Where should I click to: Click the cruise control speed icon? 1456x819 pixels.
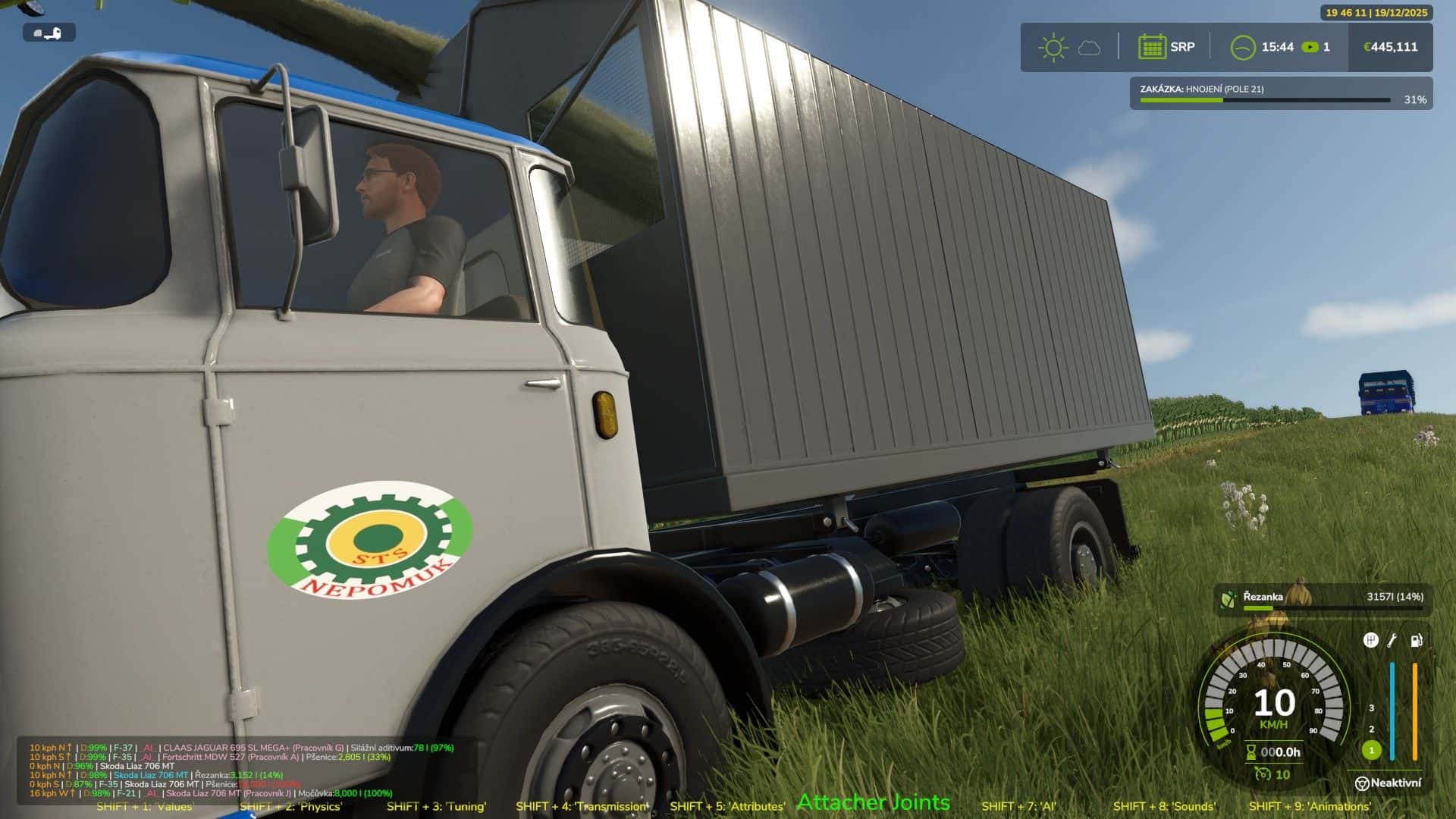point(1263,774)
